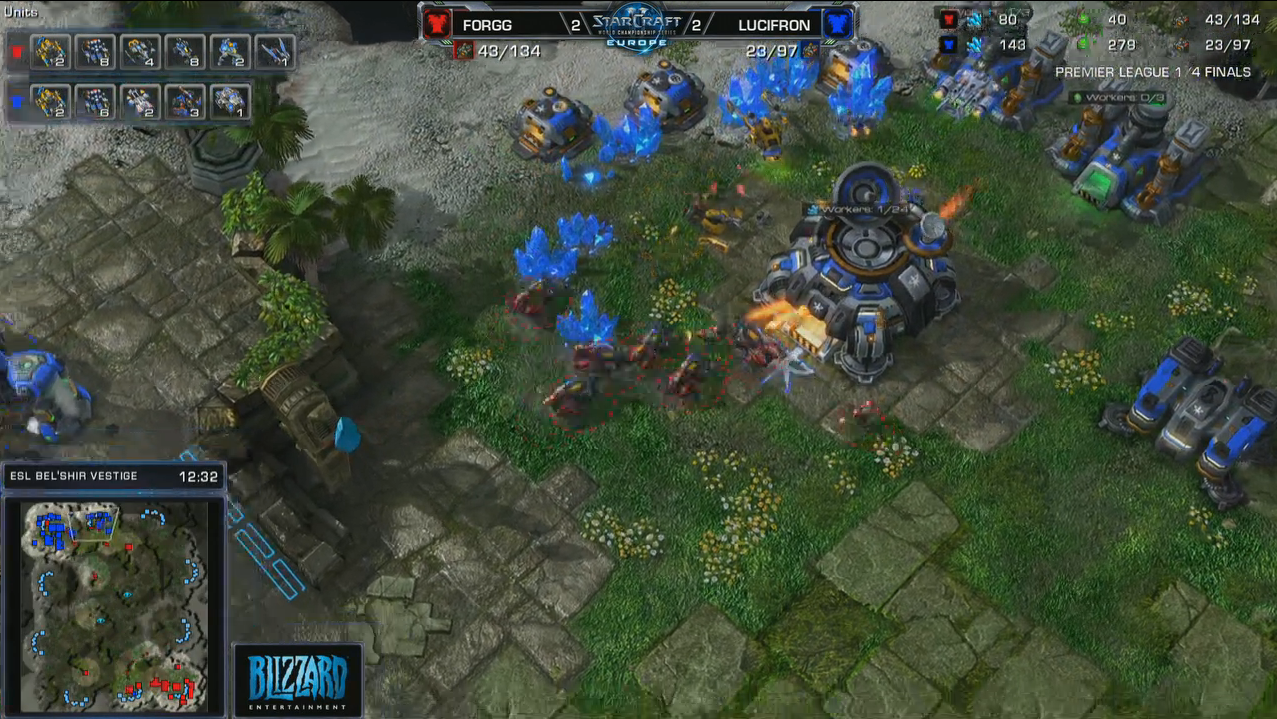Select blue player's unit icon showing count 1
1277x719 pixels.
click(x=229, y=101)
